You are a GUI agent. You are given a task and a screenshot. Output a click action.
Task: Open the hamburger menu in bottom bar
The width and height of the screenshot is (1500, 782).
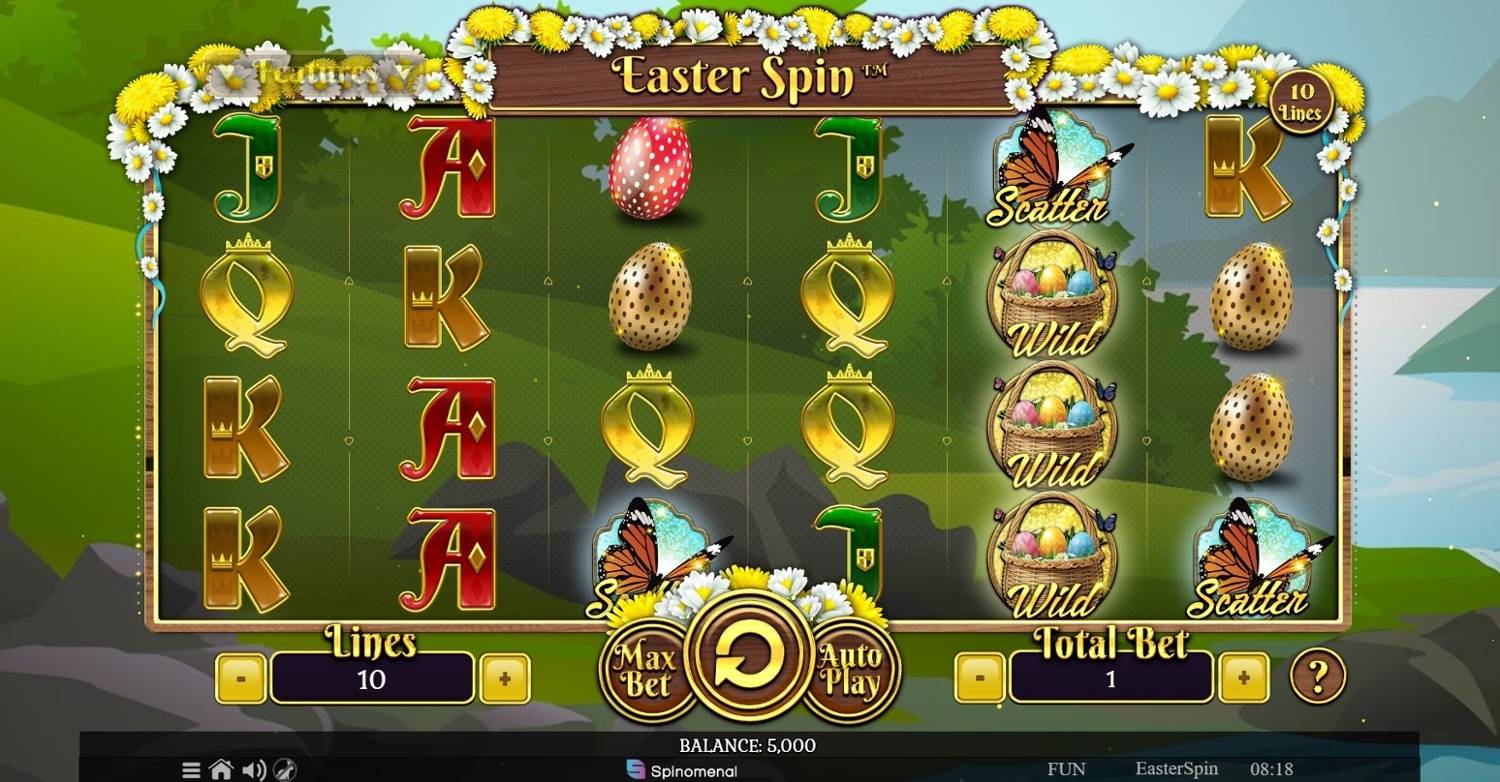(190, 770)
